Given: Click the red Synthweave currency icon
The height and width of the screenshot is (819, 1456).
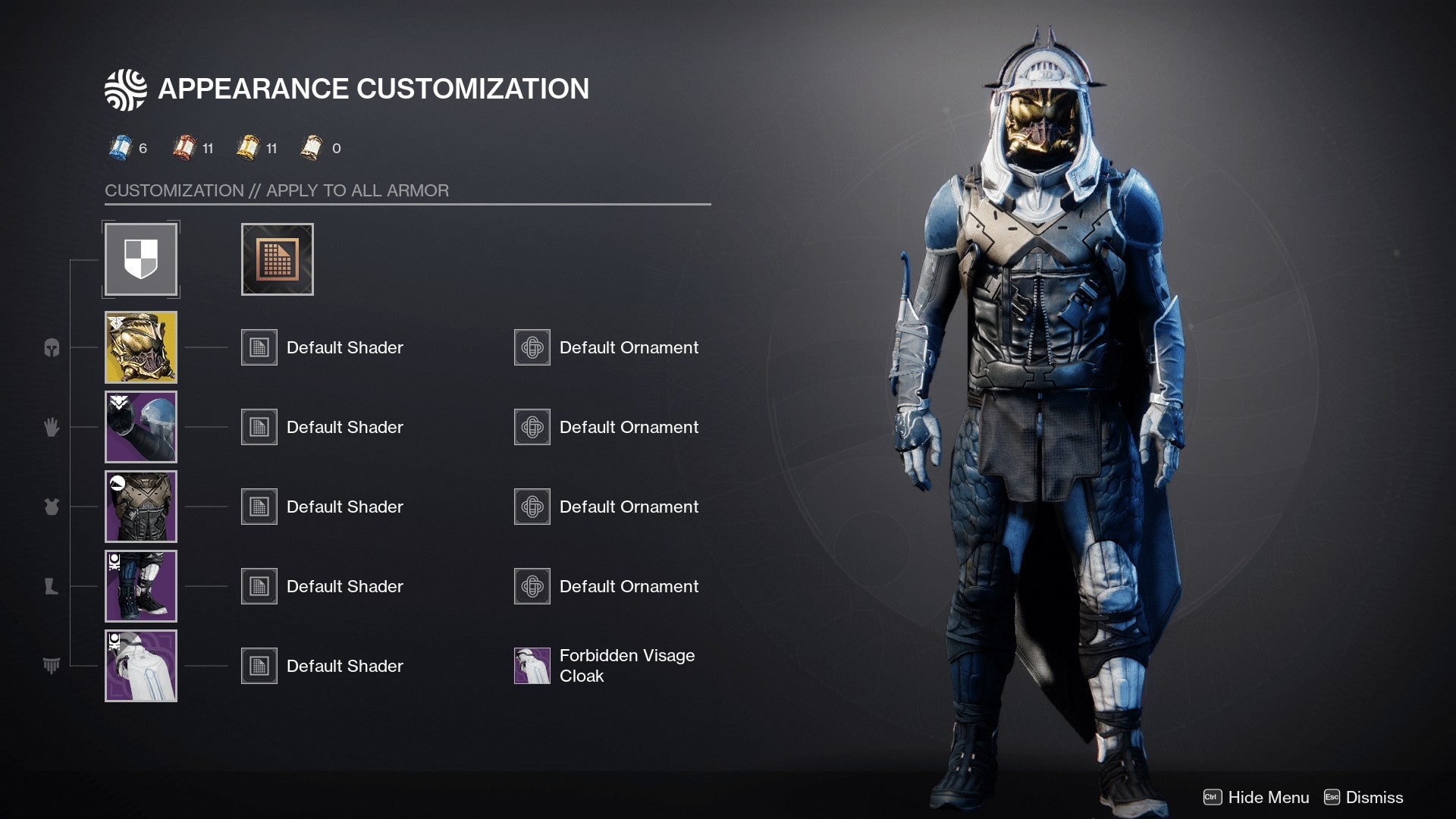Looking at the screenshot, I should point(184,148).
